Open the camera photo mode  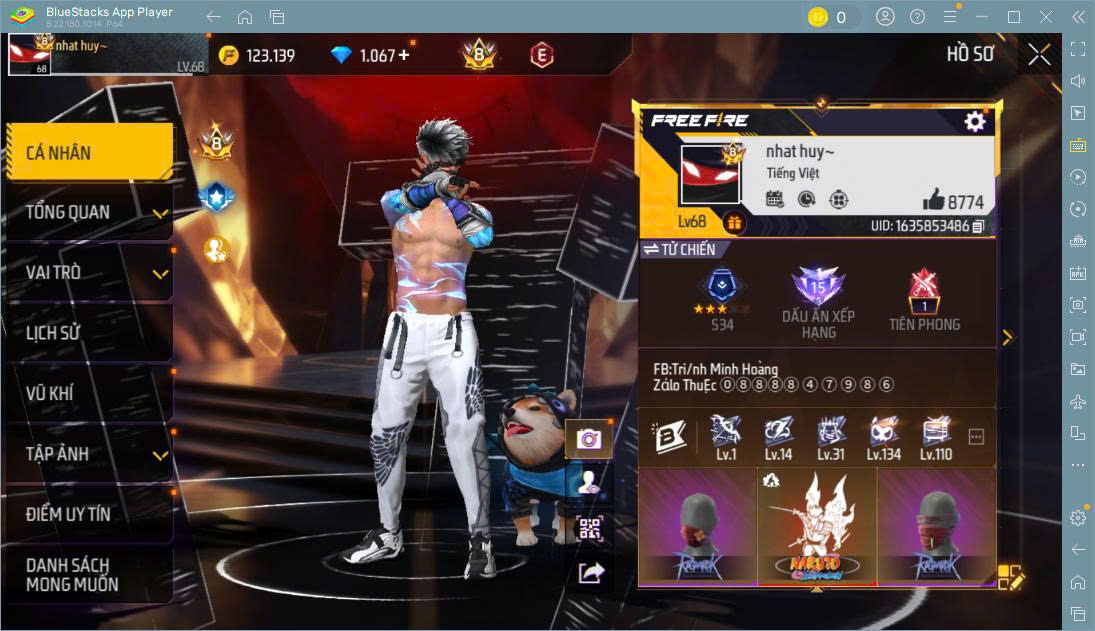589,438
